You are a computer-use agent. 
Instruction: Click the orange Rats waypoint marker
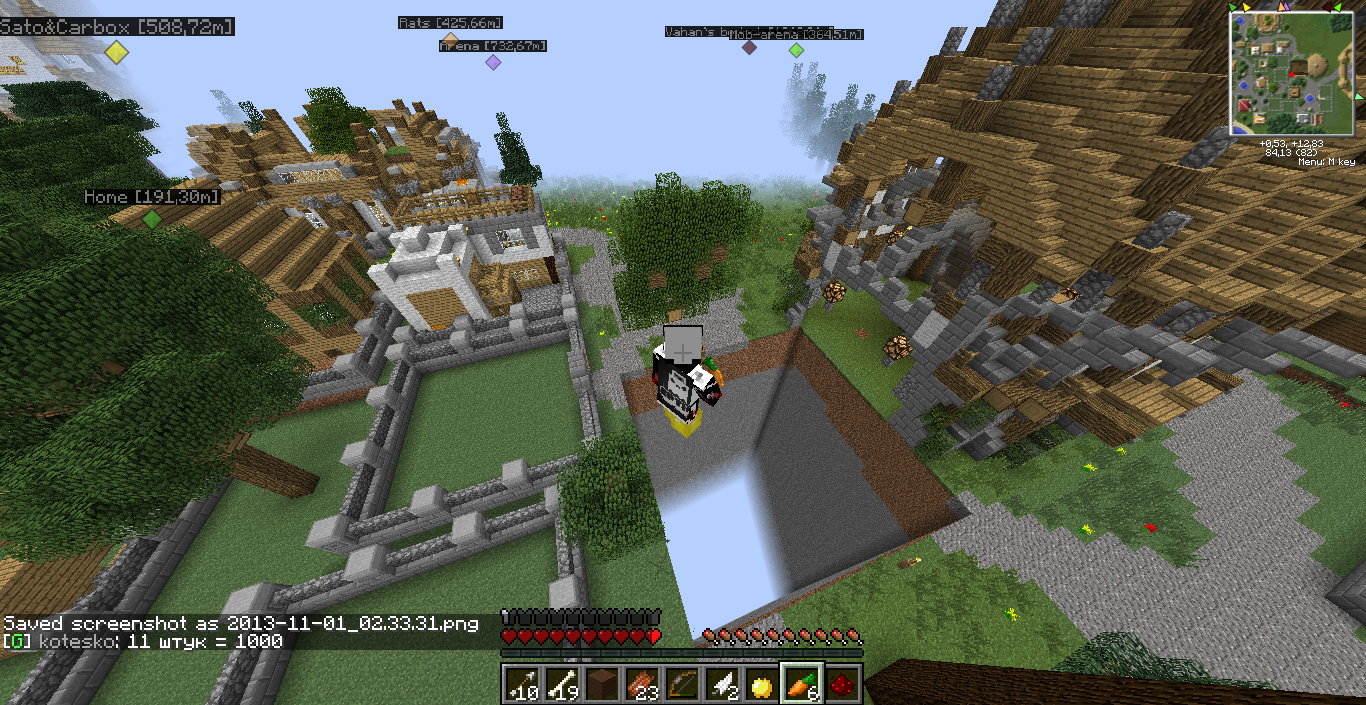450,40
